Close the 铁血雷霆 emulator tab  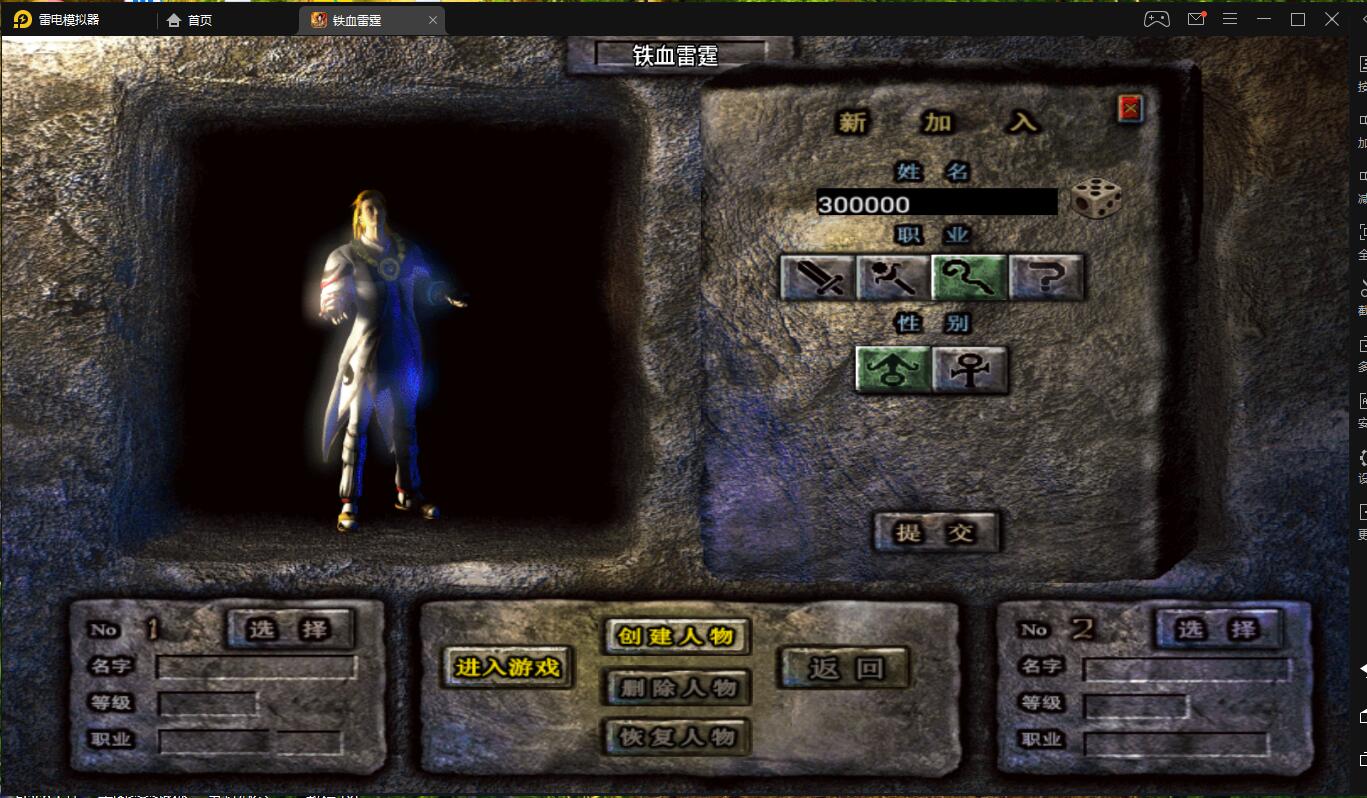pyautogui.click(x=433, y=20)
